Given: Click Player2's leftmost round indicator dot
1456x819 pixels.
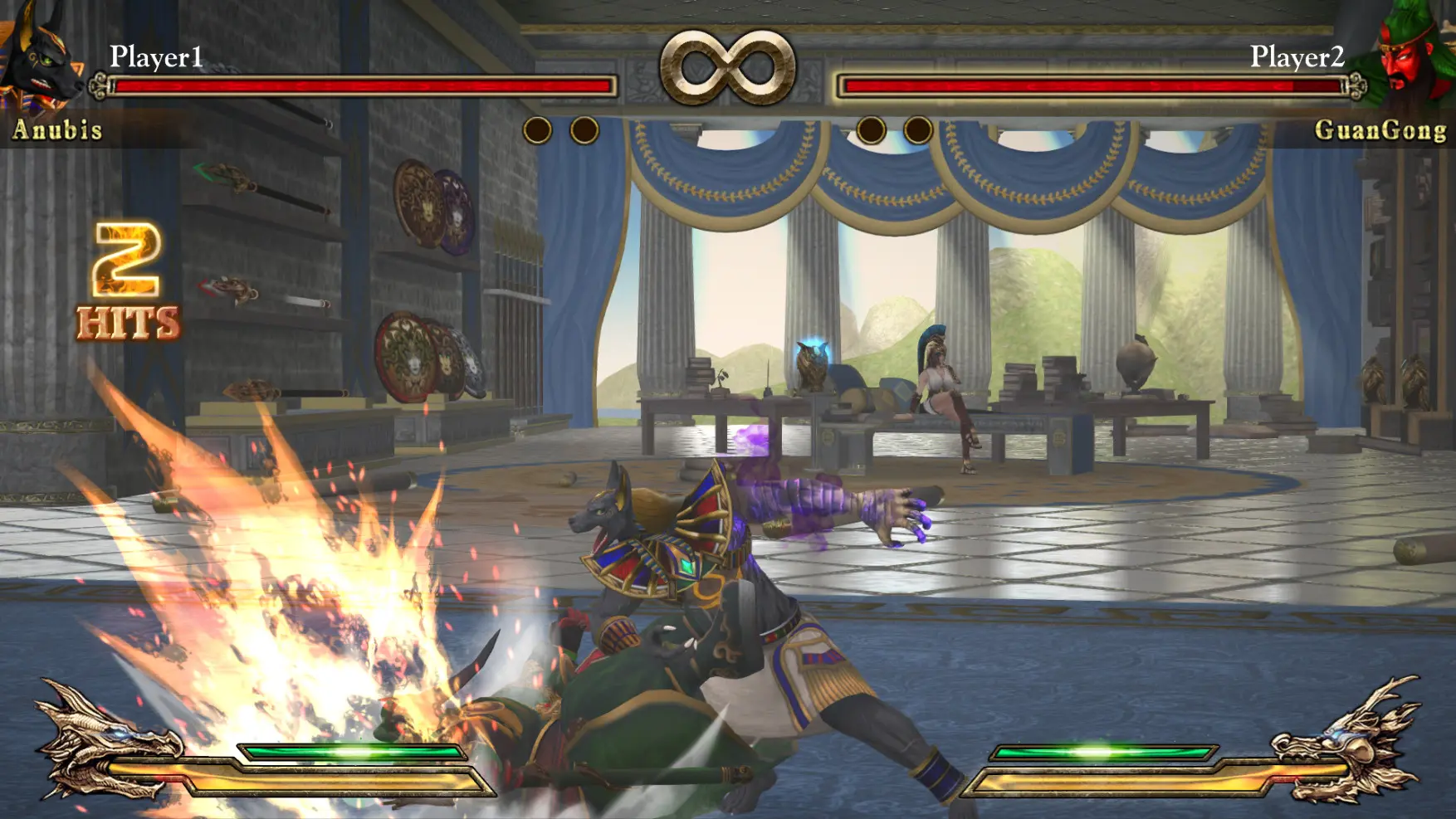Looking at the screenshot, I should [x=872, y=132].
